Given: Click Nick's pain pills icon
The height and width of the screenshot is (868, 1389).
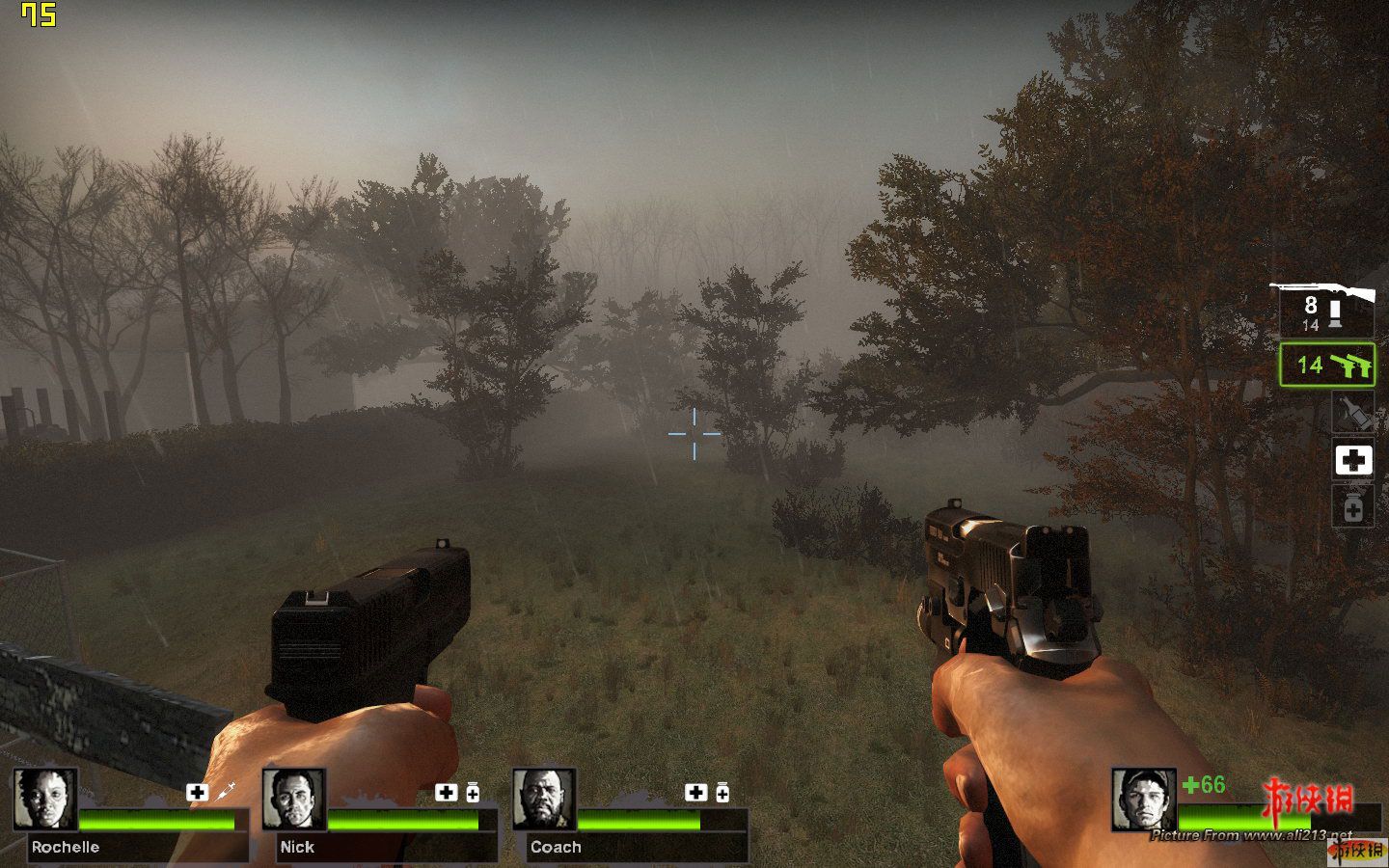Looking at the screenshot, I should click(473, 793).
